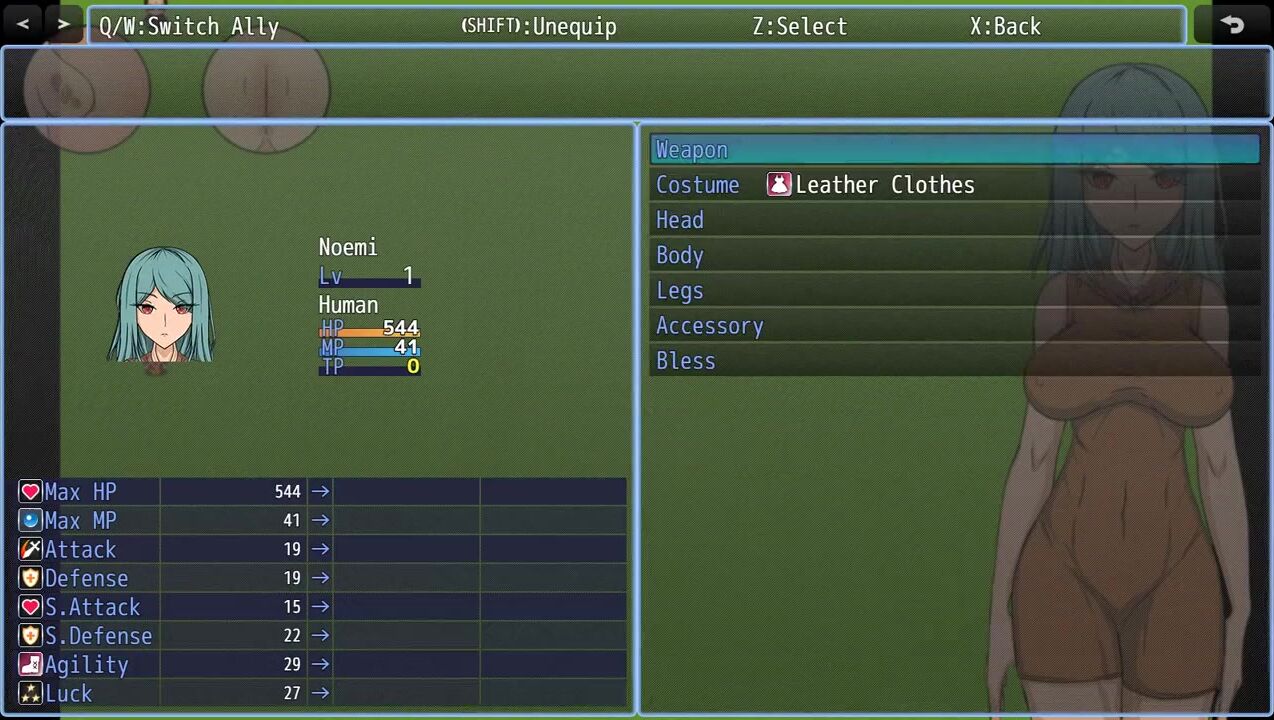Select the Body equipment slot
Viewport: 1274px width, 720px height.
click(x=954, y=255)
